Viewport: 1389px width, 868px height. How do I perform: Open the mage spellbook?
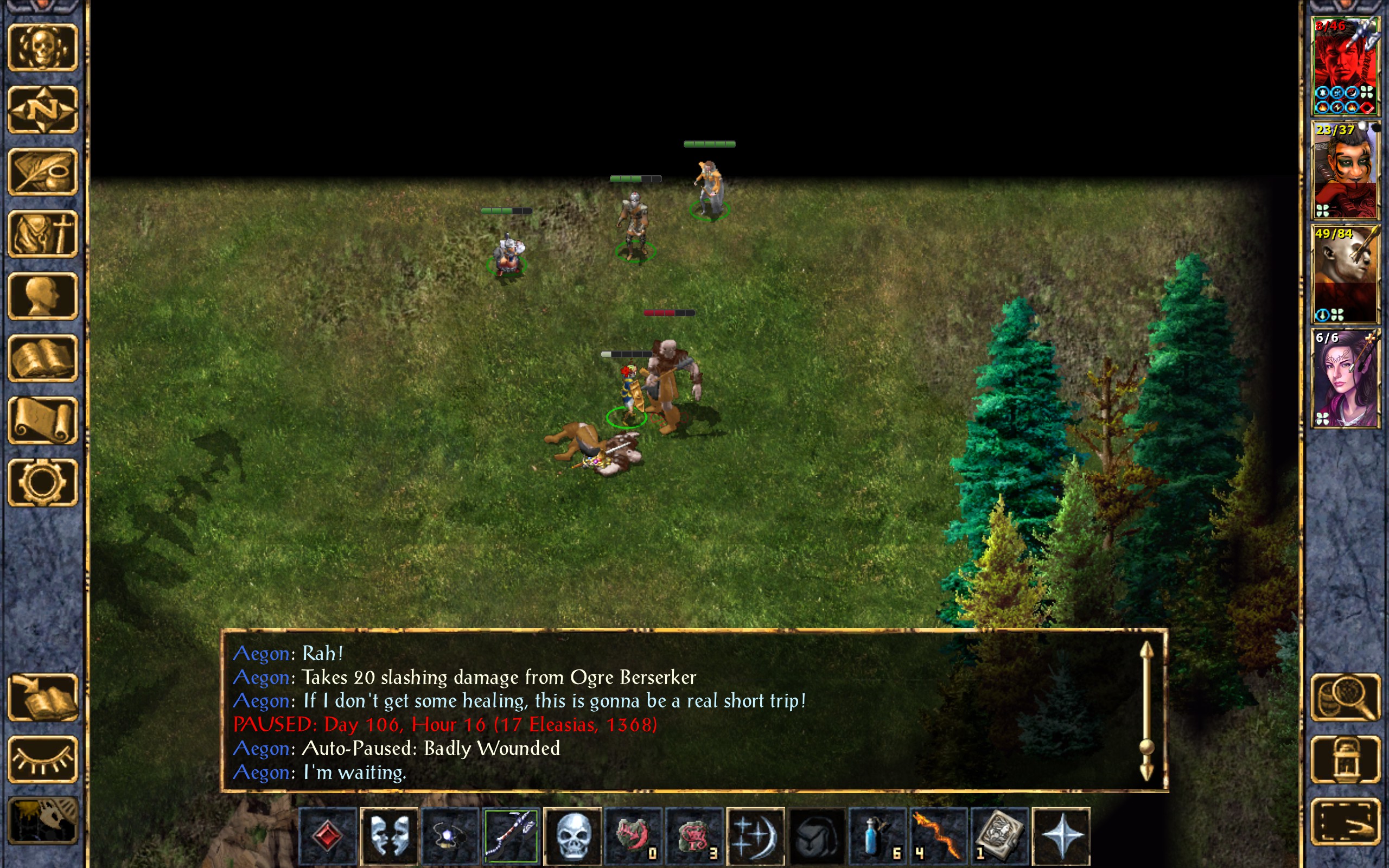tap(42, 358)
